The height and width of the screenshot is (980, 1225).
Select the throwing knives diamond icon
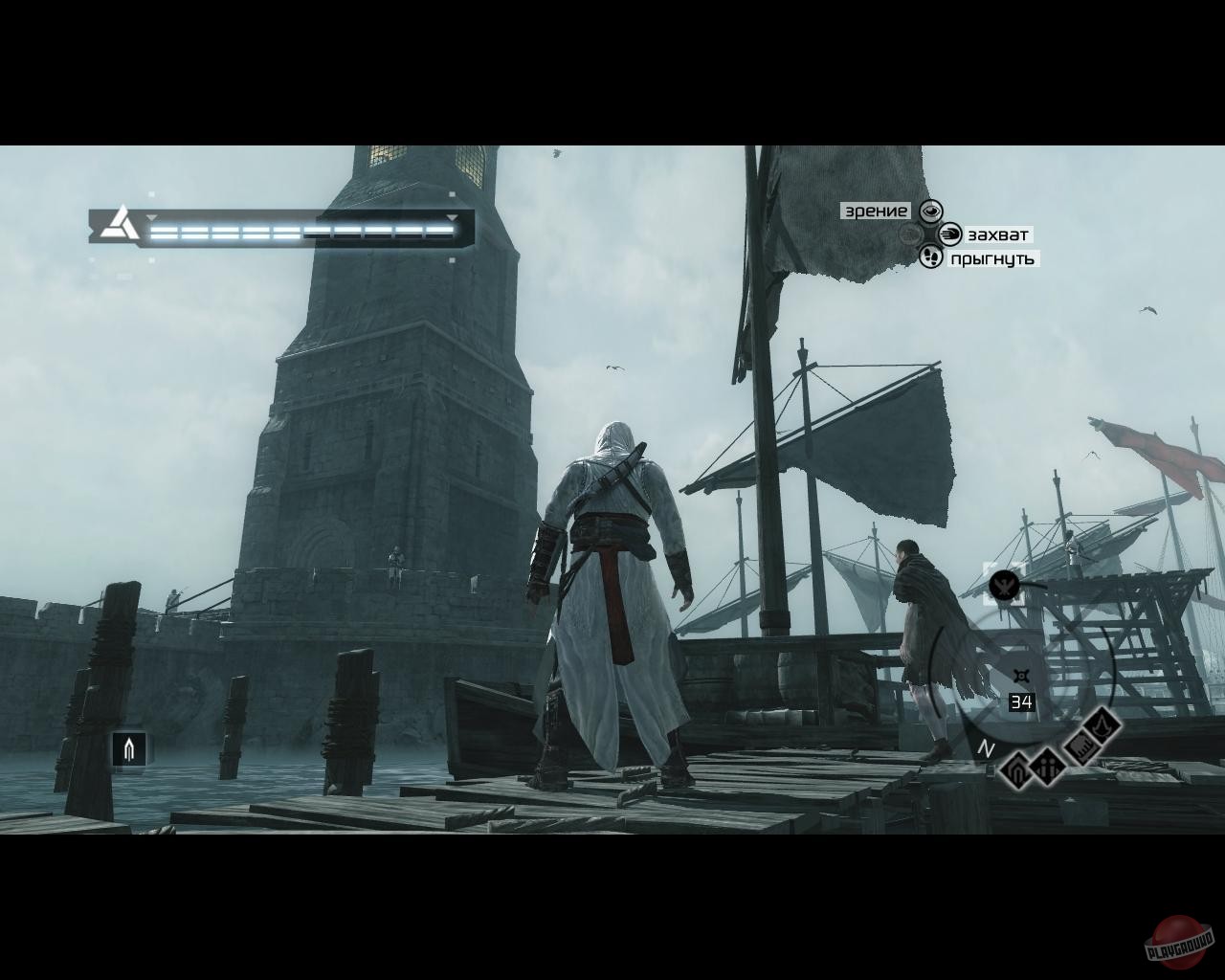point(1080,746)
